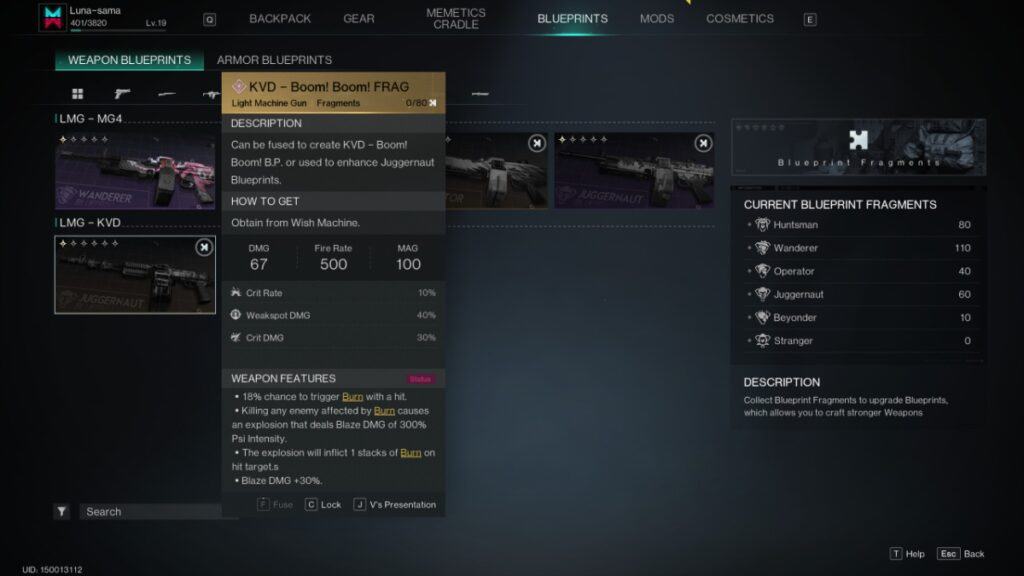The height and width of the screenshot is (576, 1024).
Task: Go back with the Back button
Action: (x=962, y=554)
